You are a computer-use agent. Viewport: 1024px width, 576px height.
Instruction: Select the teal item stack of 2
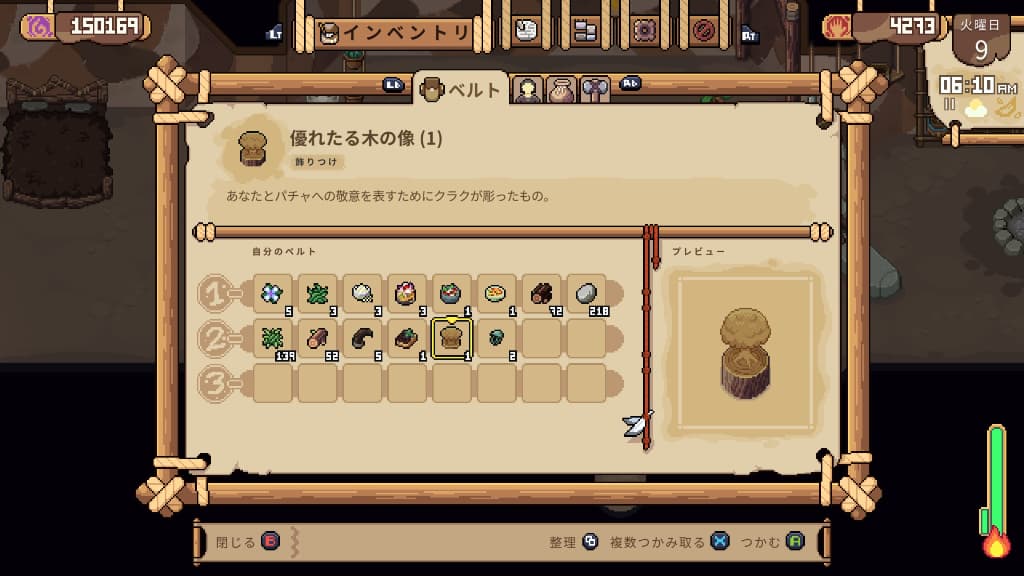(x=497, y=339)
